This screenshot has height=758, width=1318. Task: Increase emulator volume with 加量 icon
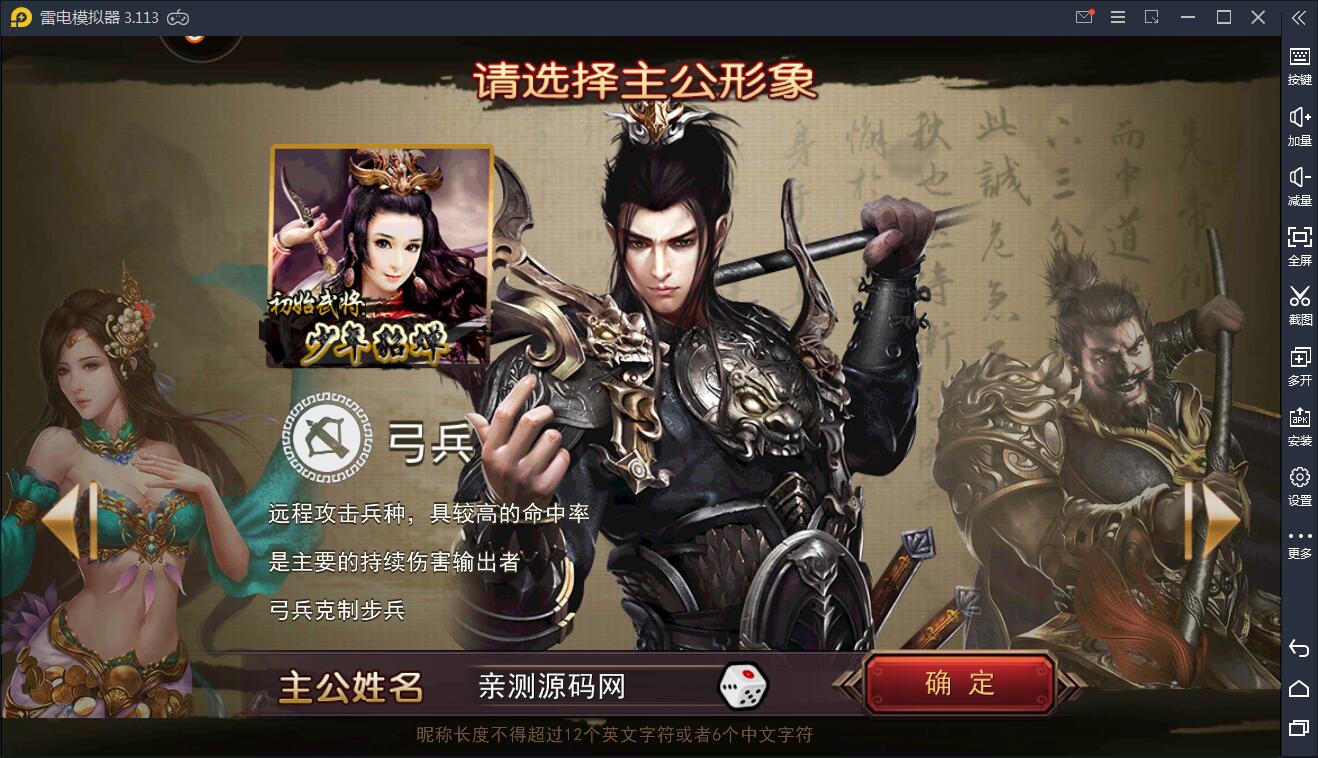(x=1299, y=122)
